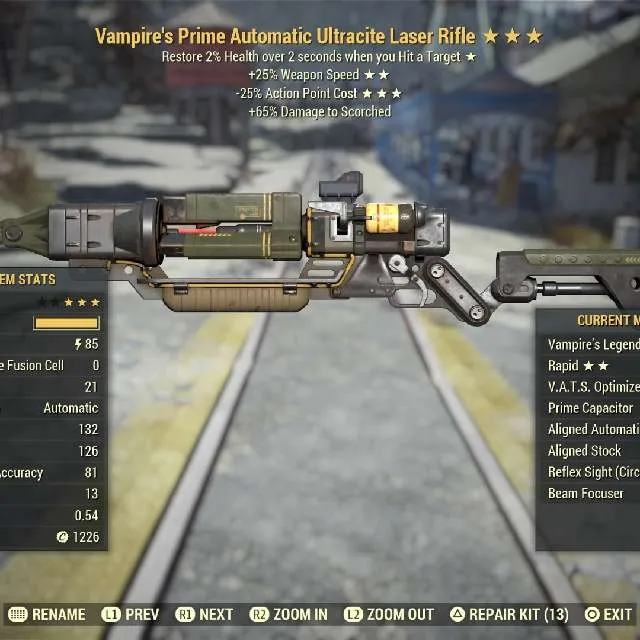The image size is (640, 640).
Task: Exit the weapon inspect screen
Action: click(609, 615)
